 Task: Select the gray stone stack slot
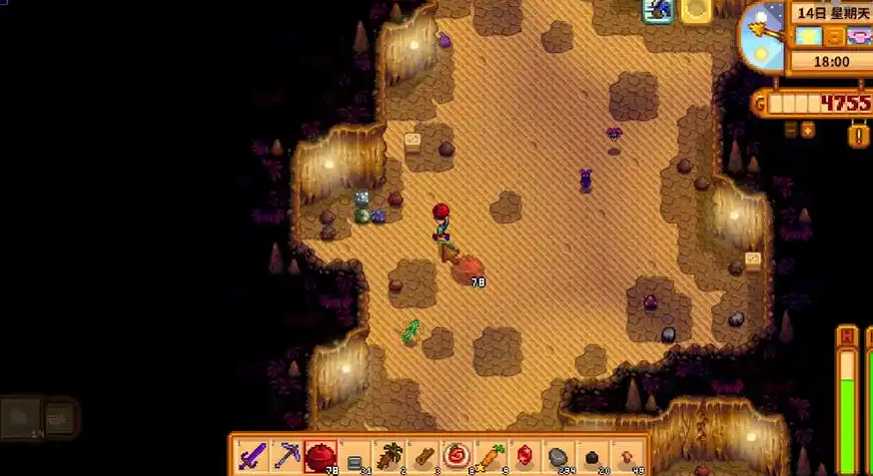pos(558,457)
